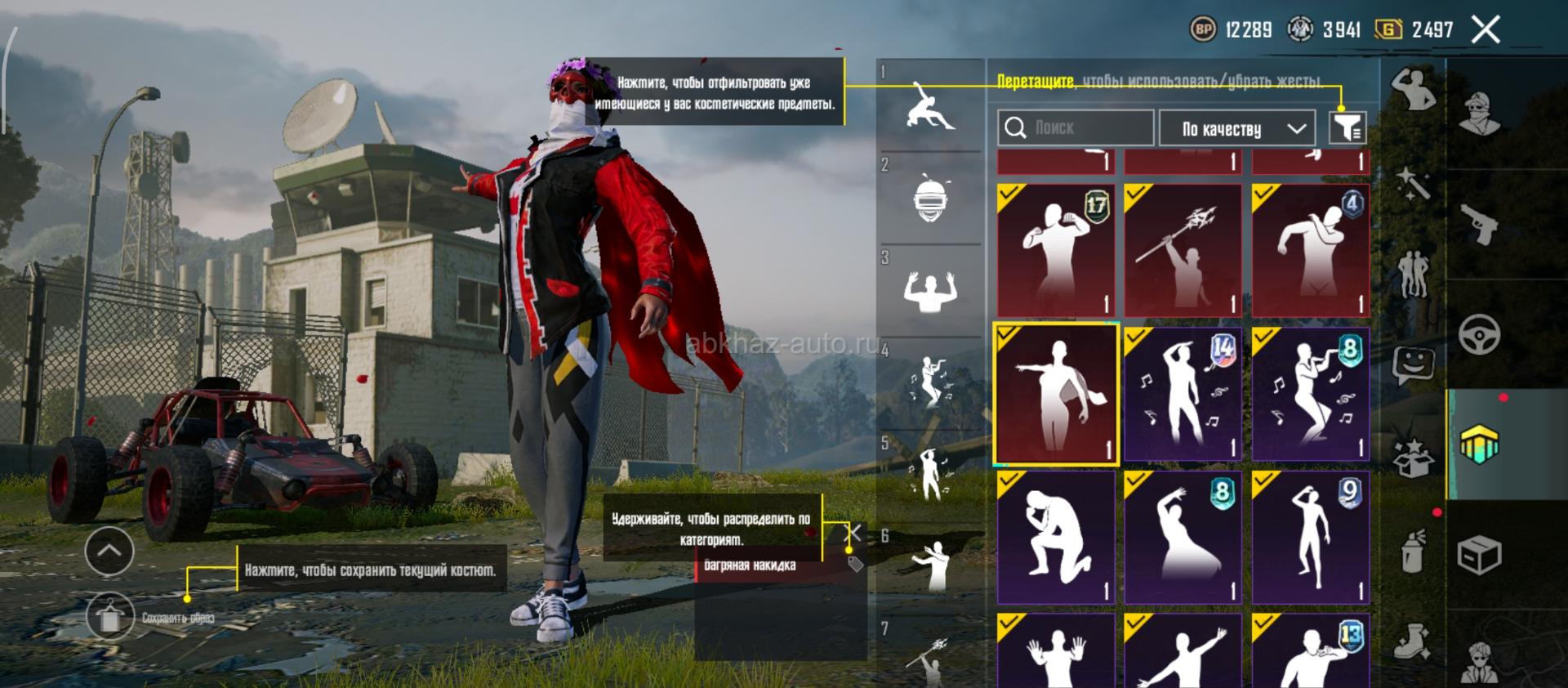
Task: Expand the round up-arrow button
Action: point(109,552)
